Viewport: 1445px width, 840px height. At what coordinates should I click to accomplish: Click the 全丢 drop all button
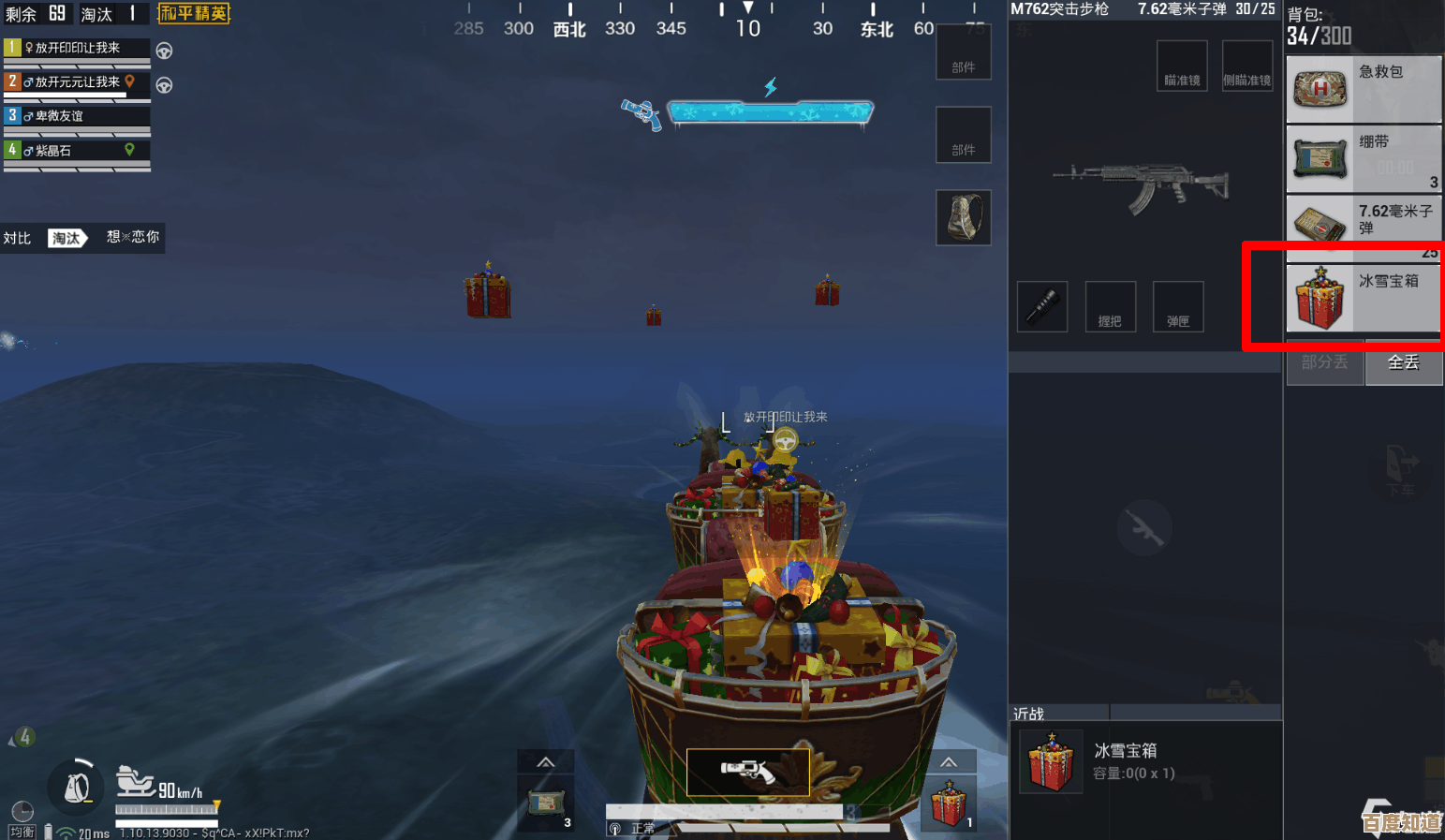pyautogui.click(x=1403, y=362)
